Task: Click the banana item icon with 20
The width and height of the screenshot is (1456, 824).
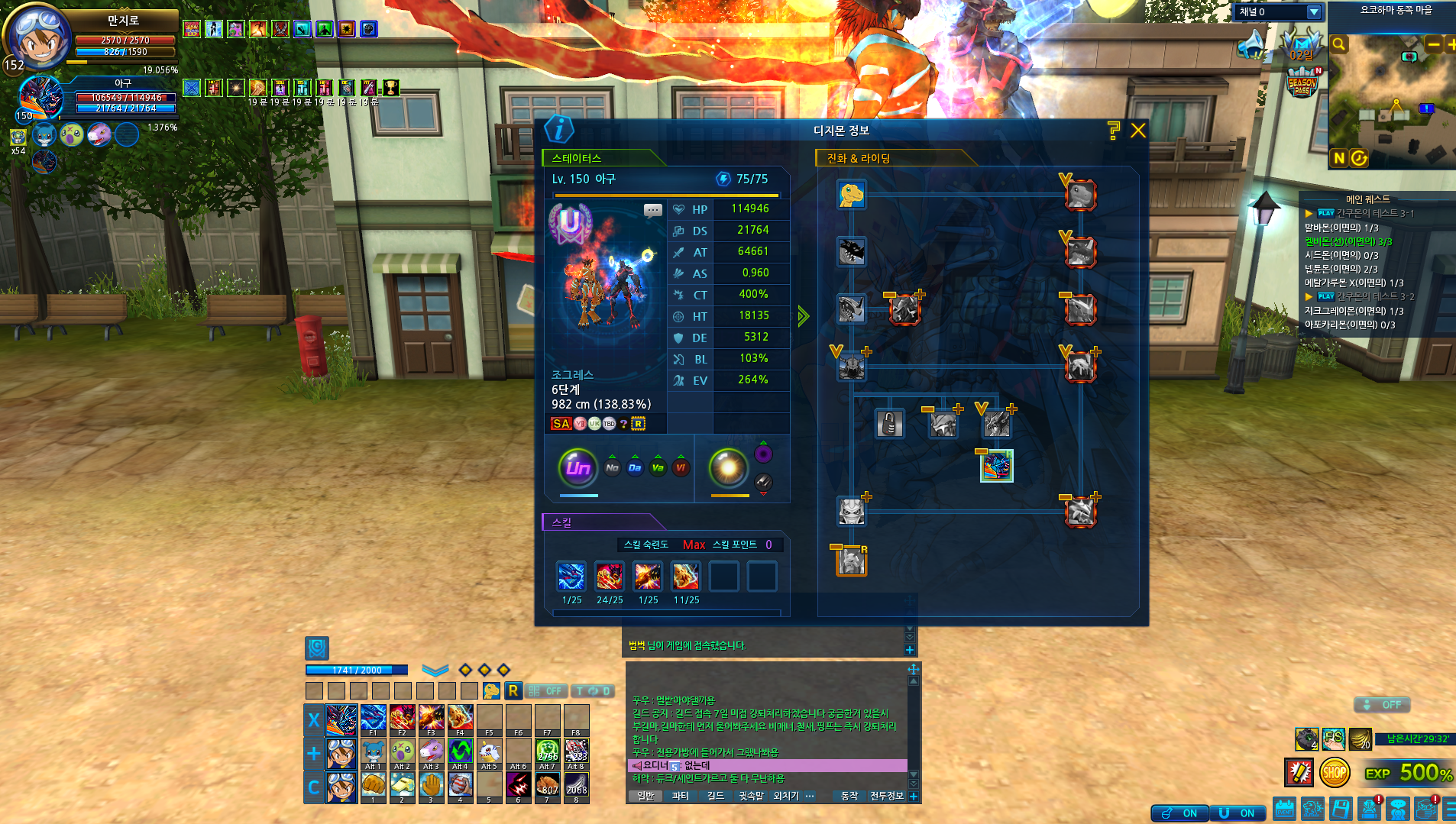Action: [x=1360, y=738]
